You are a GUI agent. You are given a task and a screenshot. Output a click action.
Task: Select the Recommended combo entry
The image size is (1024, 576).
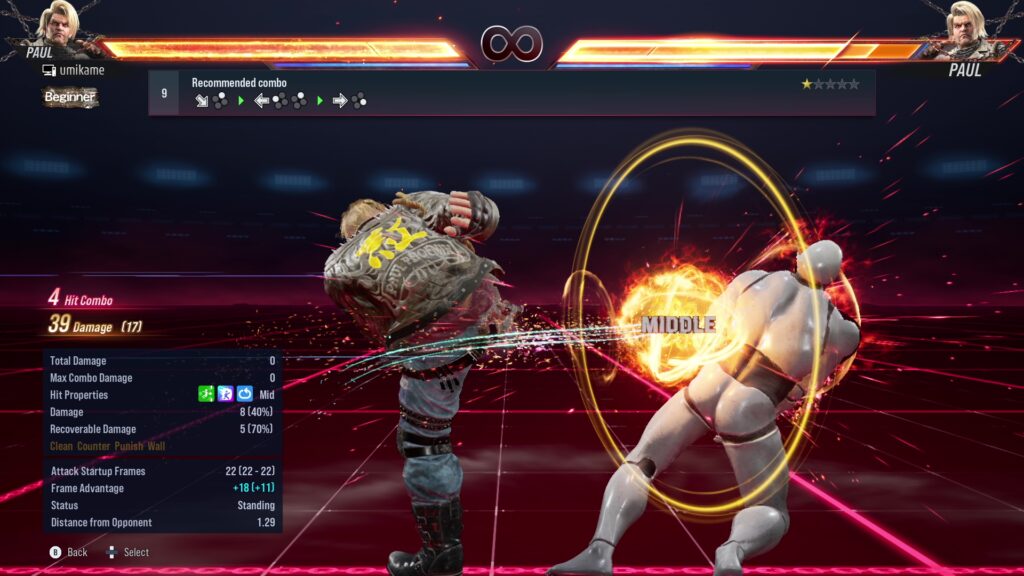coord(511,92)
